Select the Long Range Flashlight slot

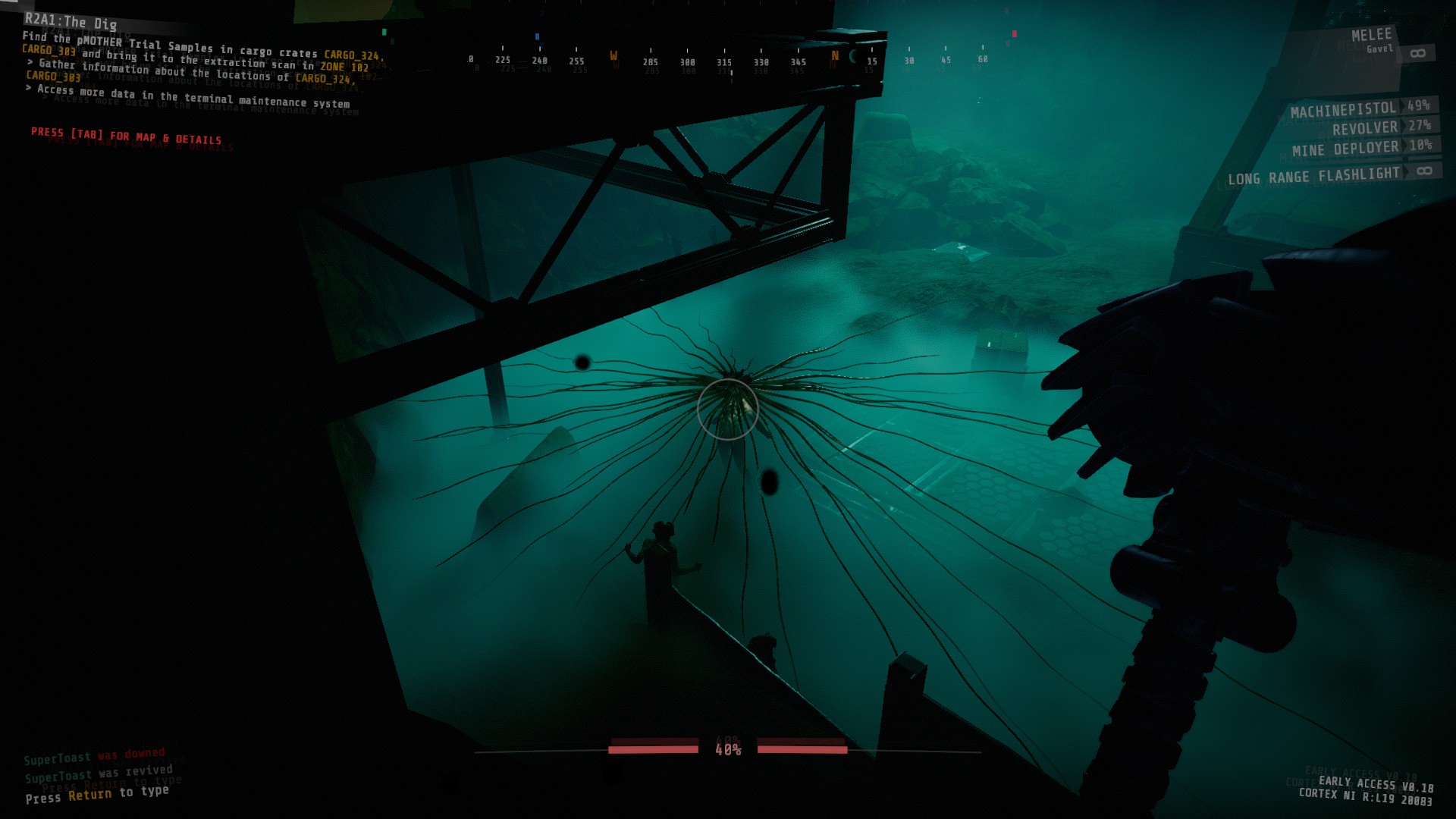[1314, 177]
